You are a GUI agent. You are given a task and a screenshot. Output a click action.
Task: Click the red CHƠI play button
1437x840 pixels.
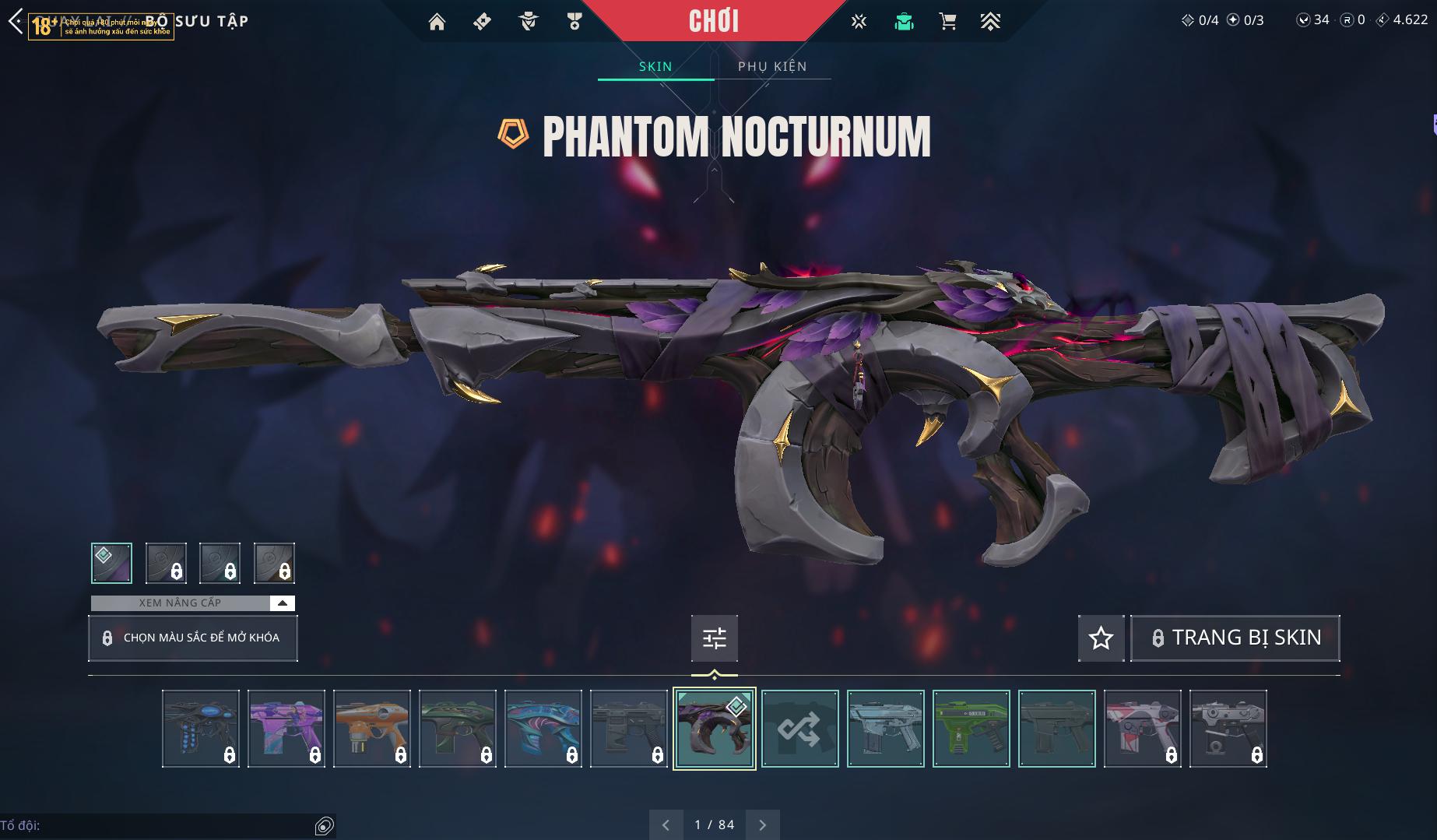[x=713, y=21]
